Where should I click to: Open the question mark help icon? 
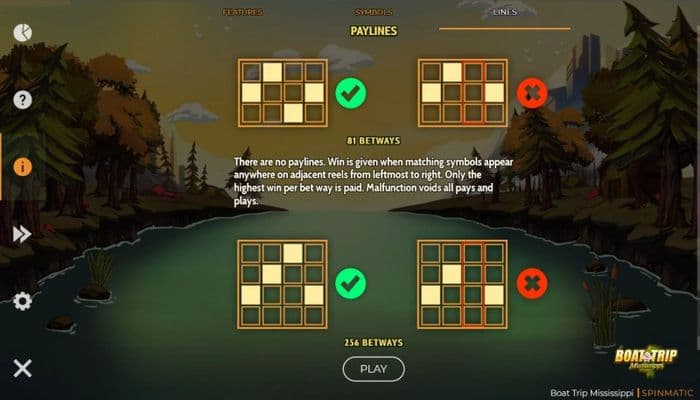(22, 99)
